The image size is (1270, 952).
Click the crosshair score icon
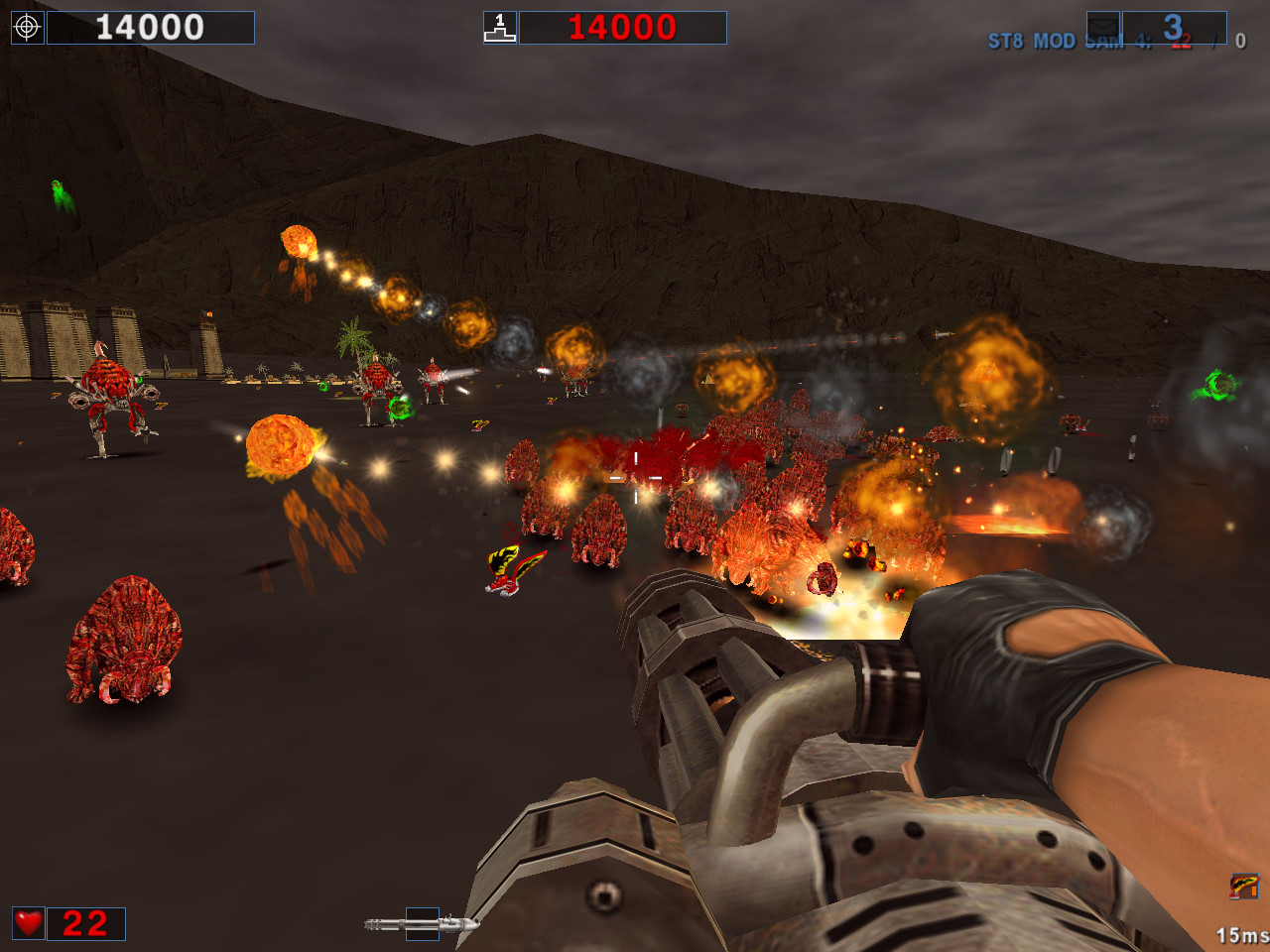27,28
